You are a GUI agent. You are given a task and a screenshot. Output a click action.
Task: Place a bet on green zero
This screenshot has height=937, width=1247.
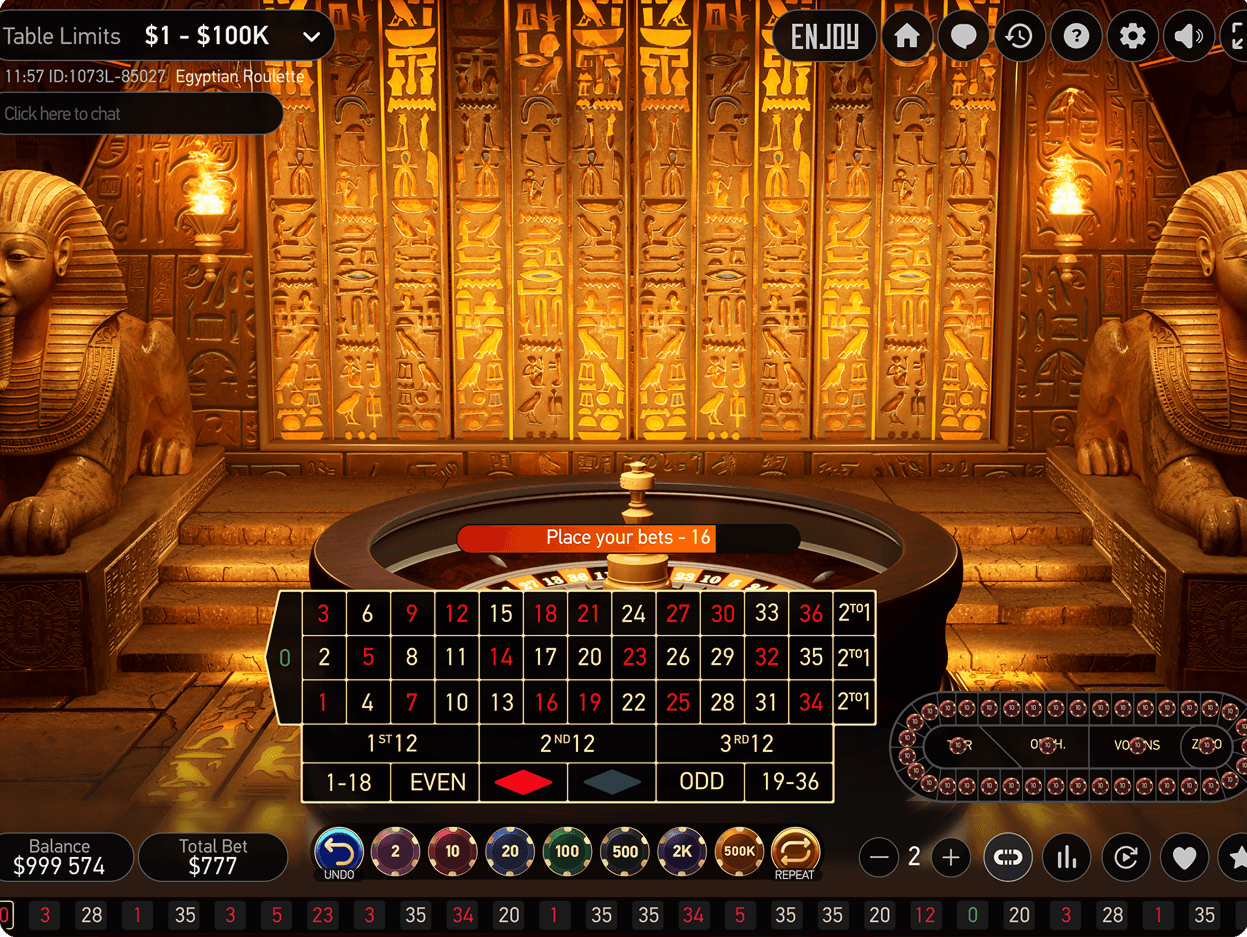click(285, 657)
